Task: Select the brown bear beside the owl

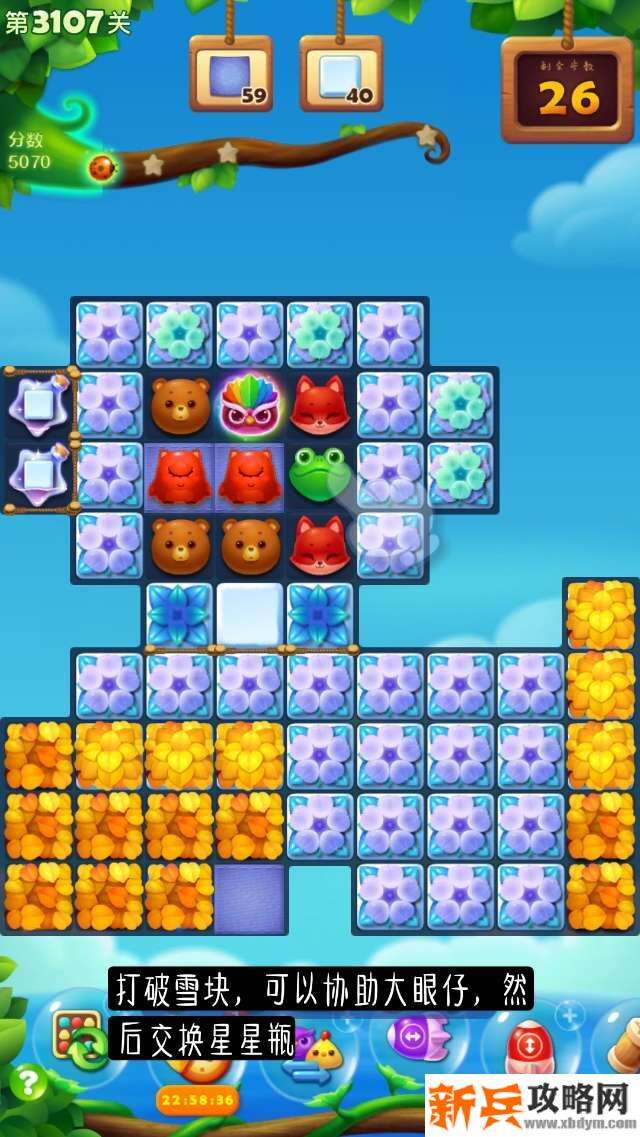Action: coord(181,404)
